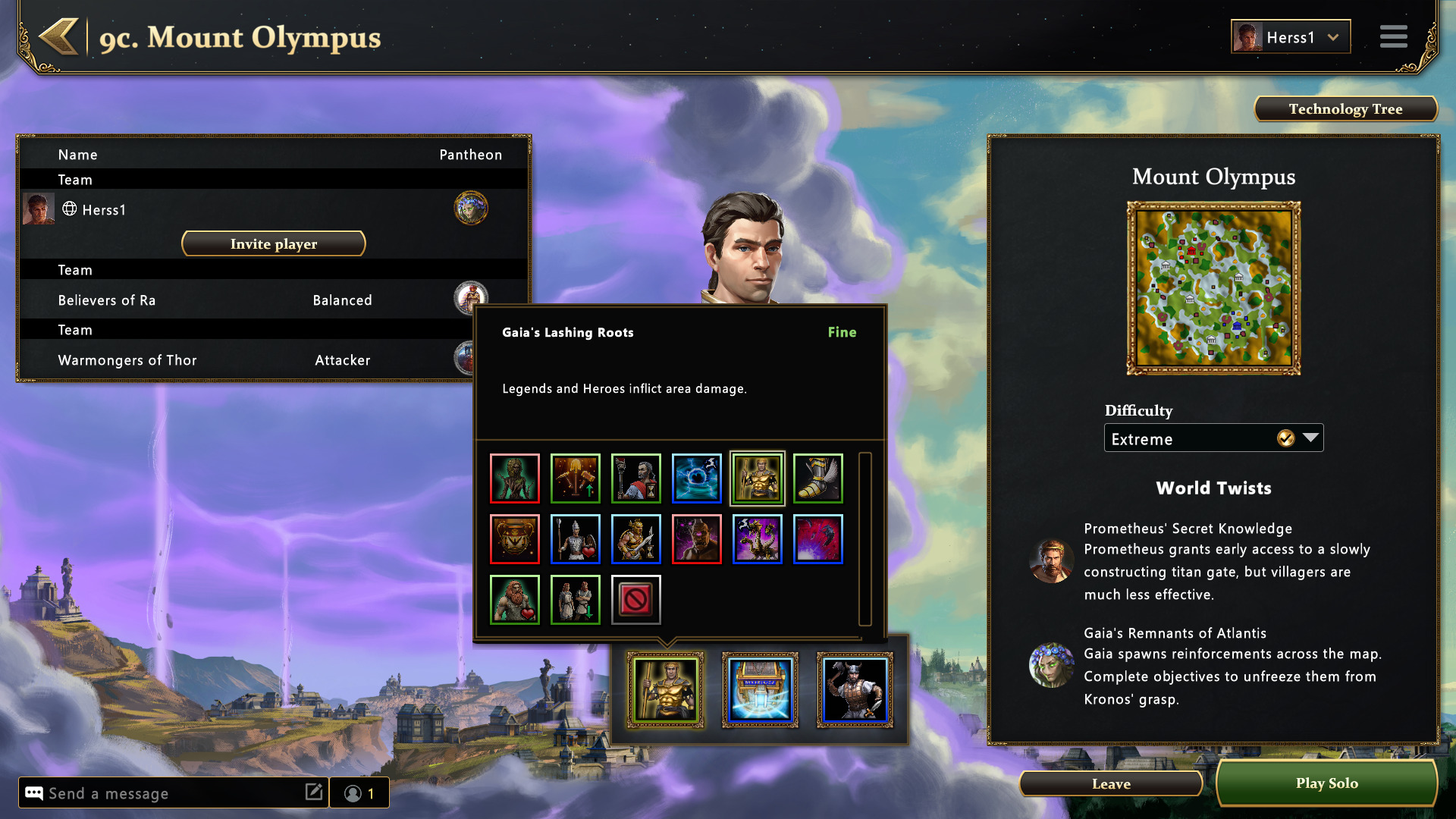Viewport: 1456px width, 819px height.
Task: Select the winged golden boot blessing
Action: point(817,479)
